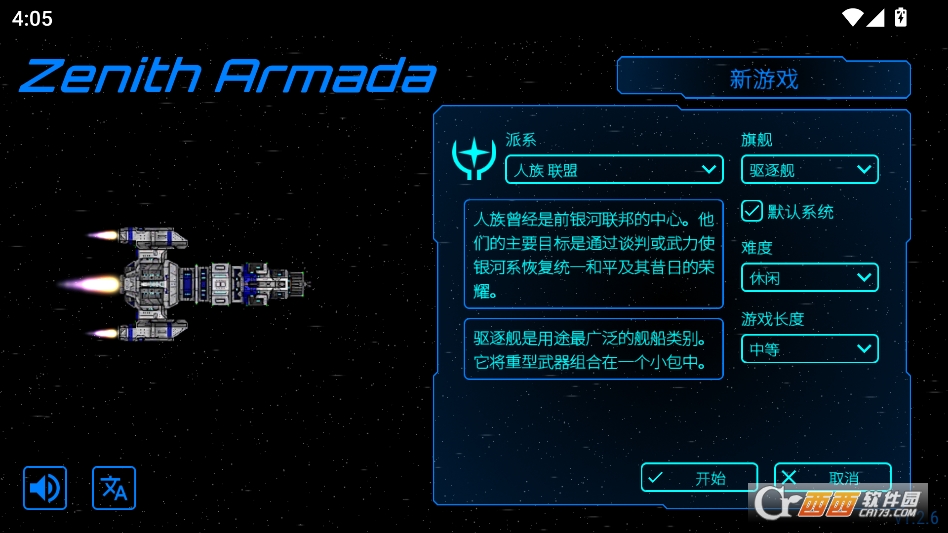Open the game length dropdown showing 中等

(809, 349)
